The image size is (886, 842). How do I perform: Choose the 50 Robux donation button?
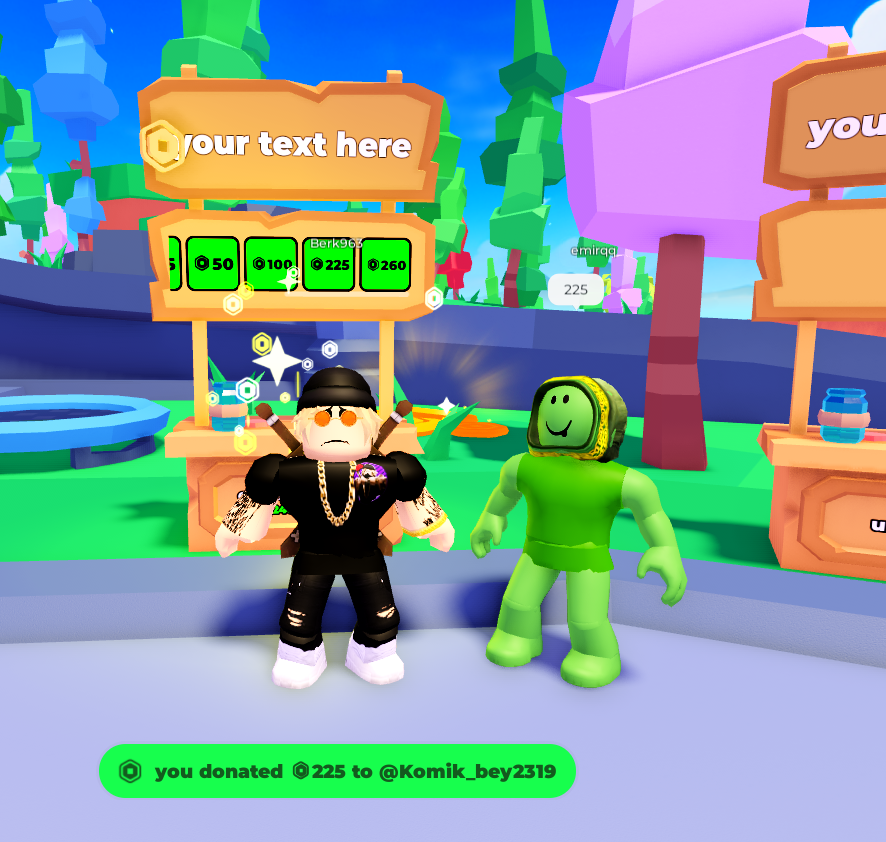click(x=213, y=264)
